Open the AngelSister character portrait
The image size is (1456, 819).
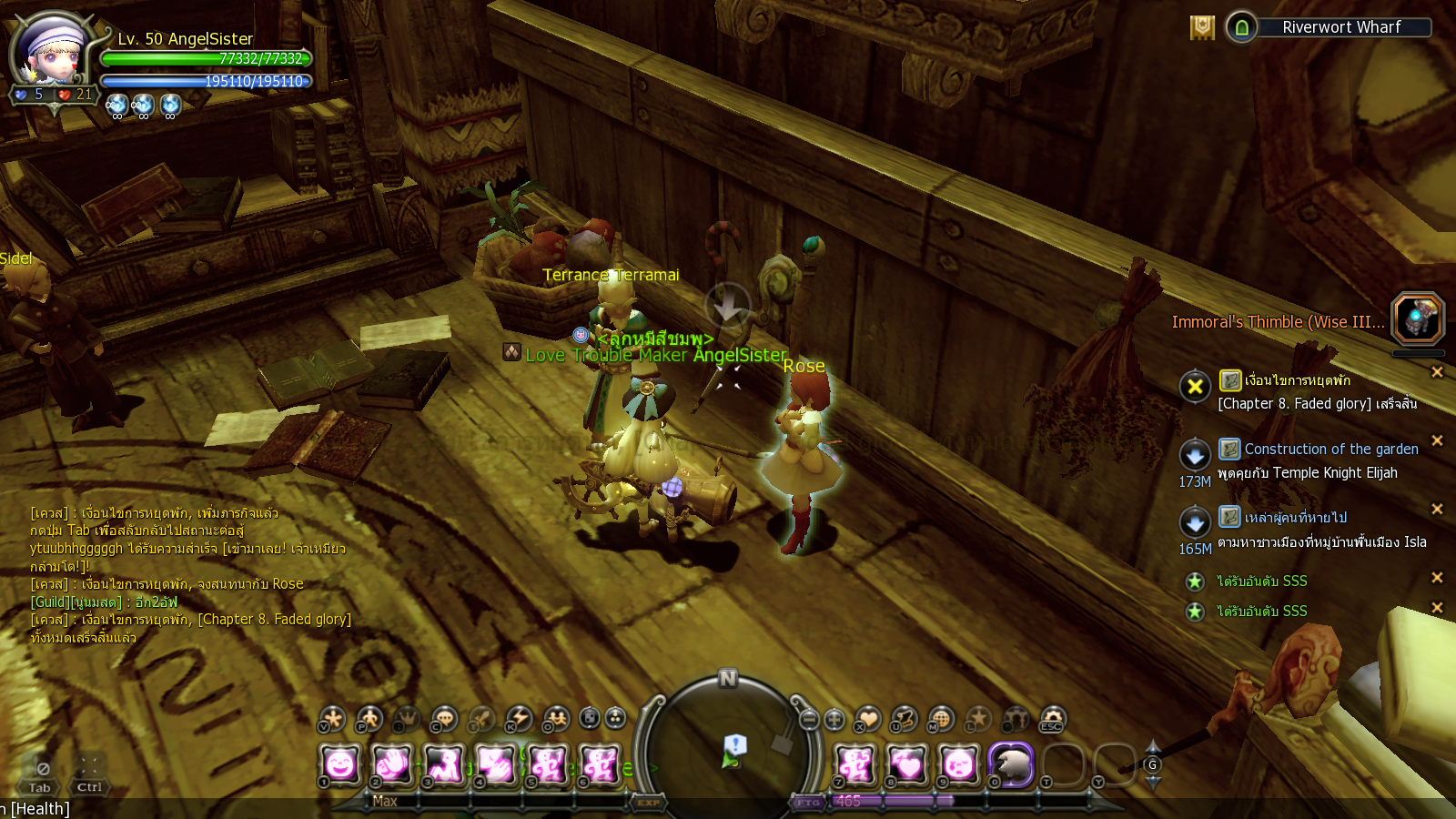click(x=53, y=56)
